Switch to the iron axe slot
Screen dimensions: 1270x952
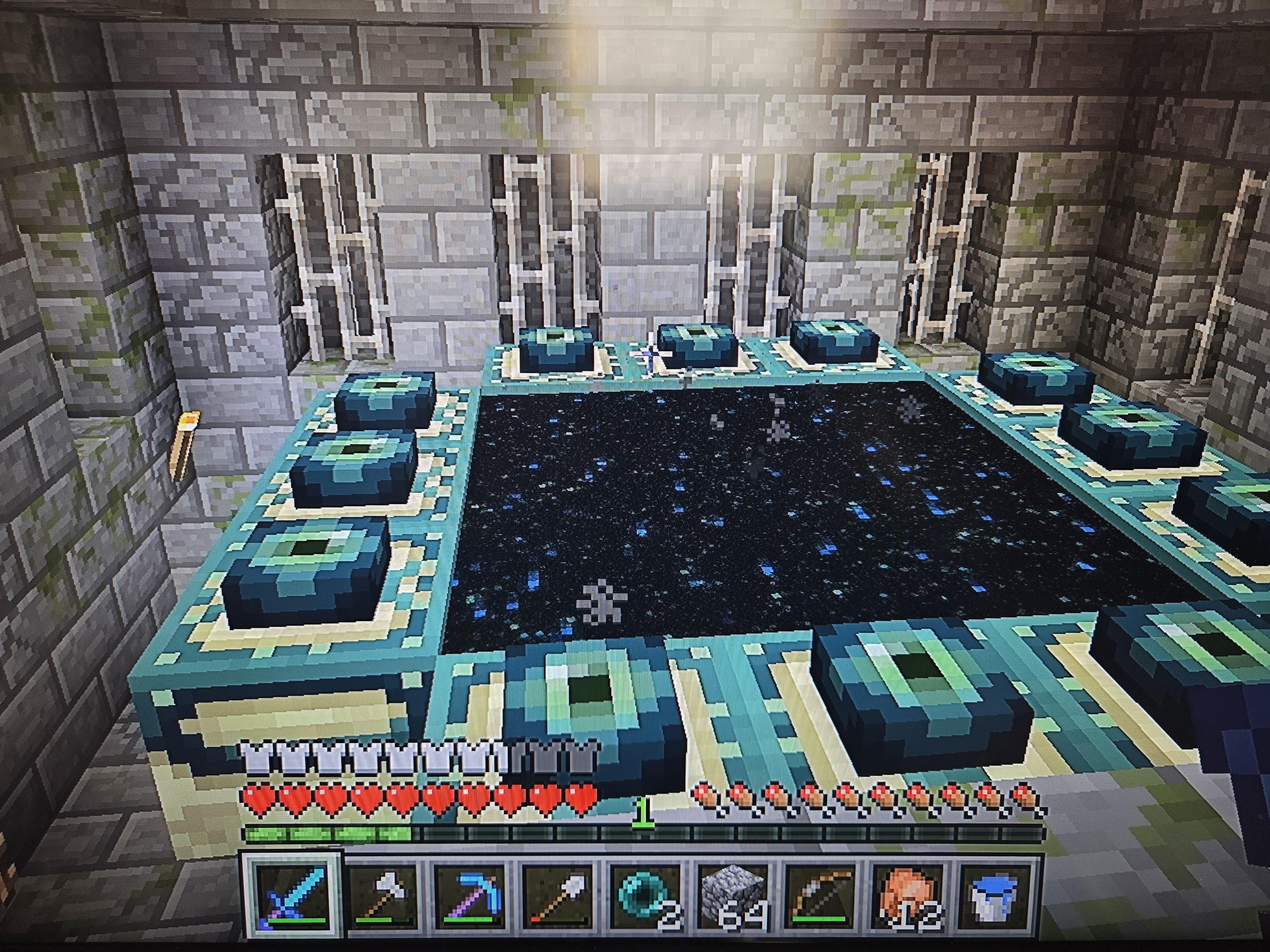380,899
